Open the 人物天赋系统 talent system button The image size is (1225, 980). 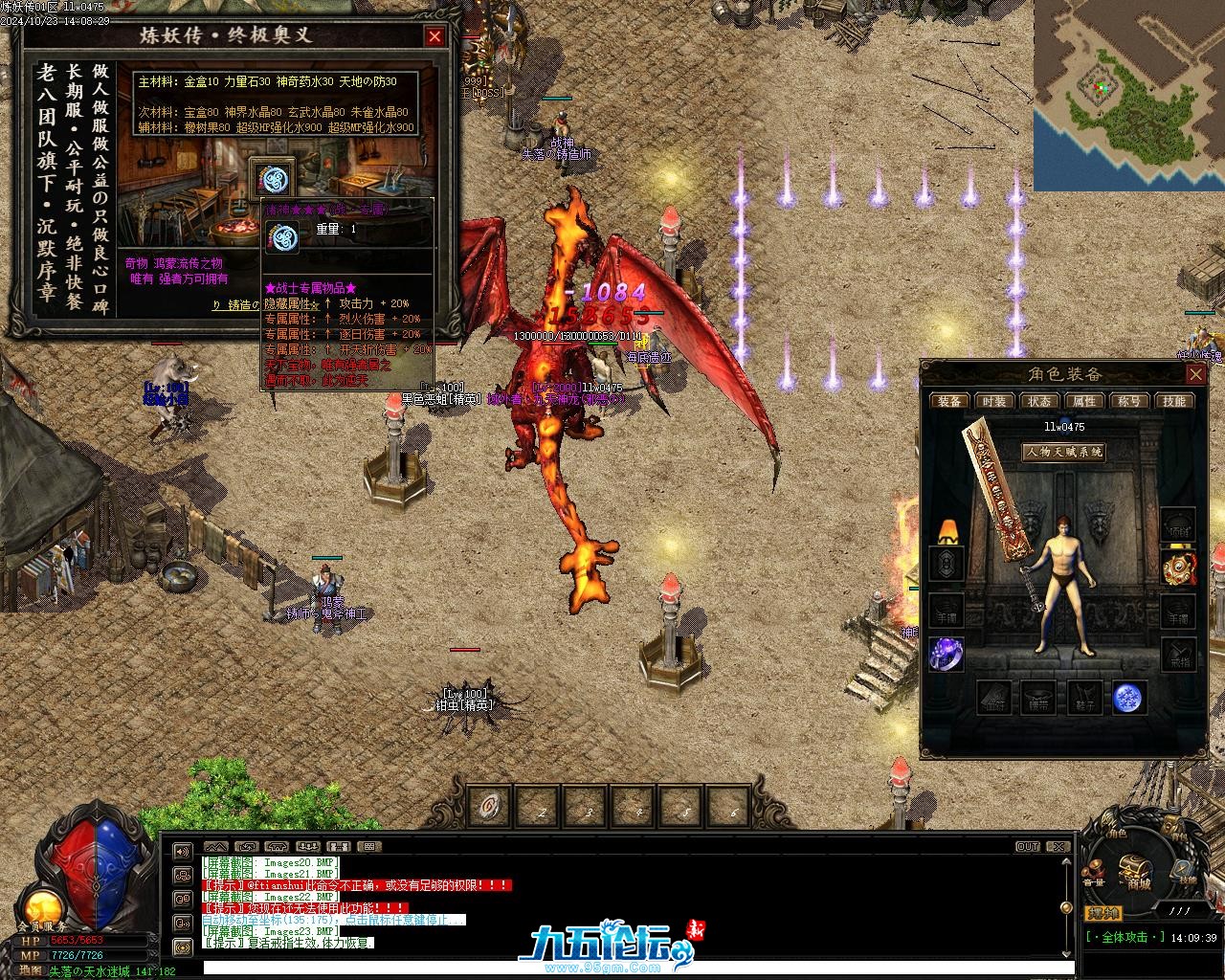pyautogui.click(x=1063, y=452)
